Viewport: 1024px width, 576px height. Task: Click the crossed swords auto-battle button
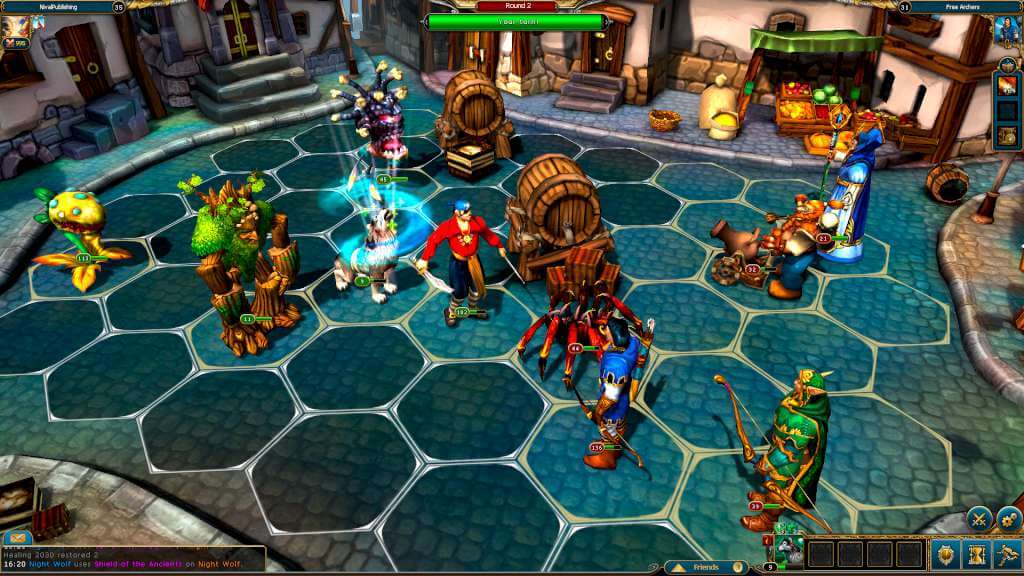[977, 519]
